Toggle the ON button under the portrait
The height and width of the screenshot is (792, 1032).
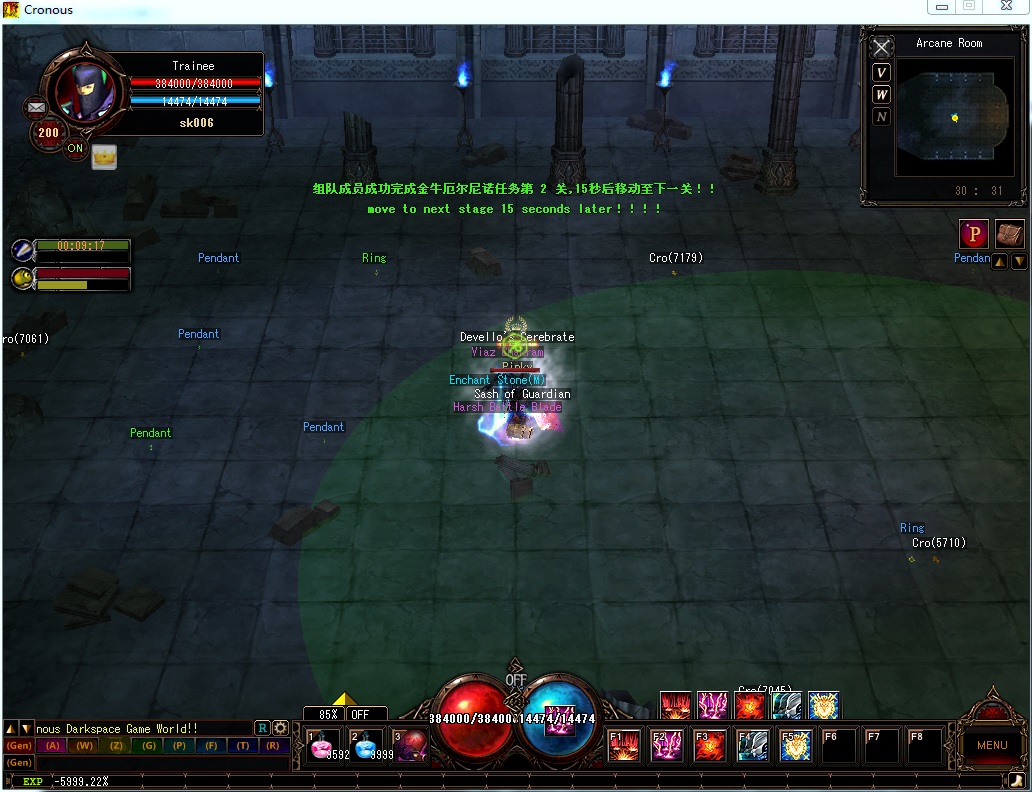pos(75,149)
